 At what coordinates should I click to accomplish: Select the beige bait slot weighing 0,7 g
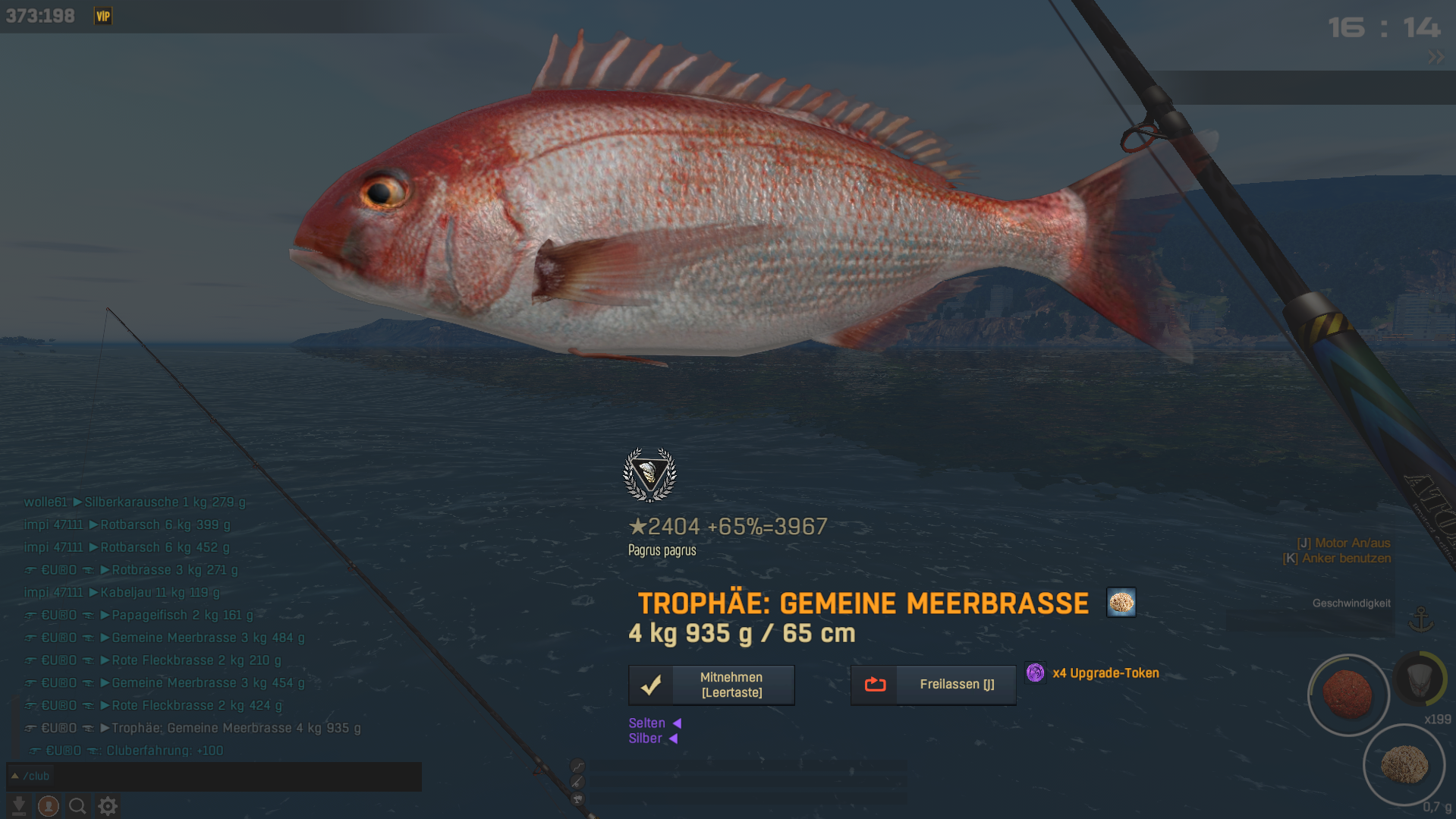(x=1404, y=764)
